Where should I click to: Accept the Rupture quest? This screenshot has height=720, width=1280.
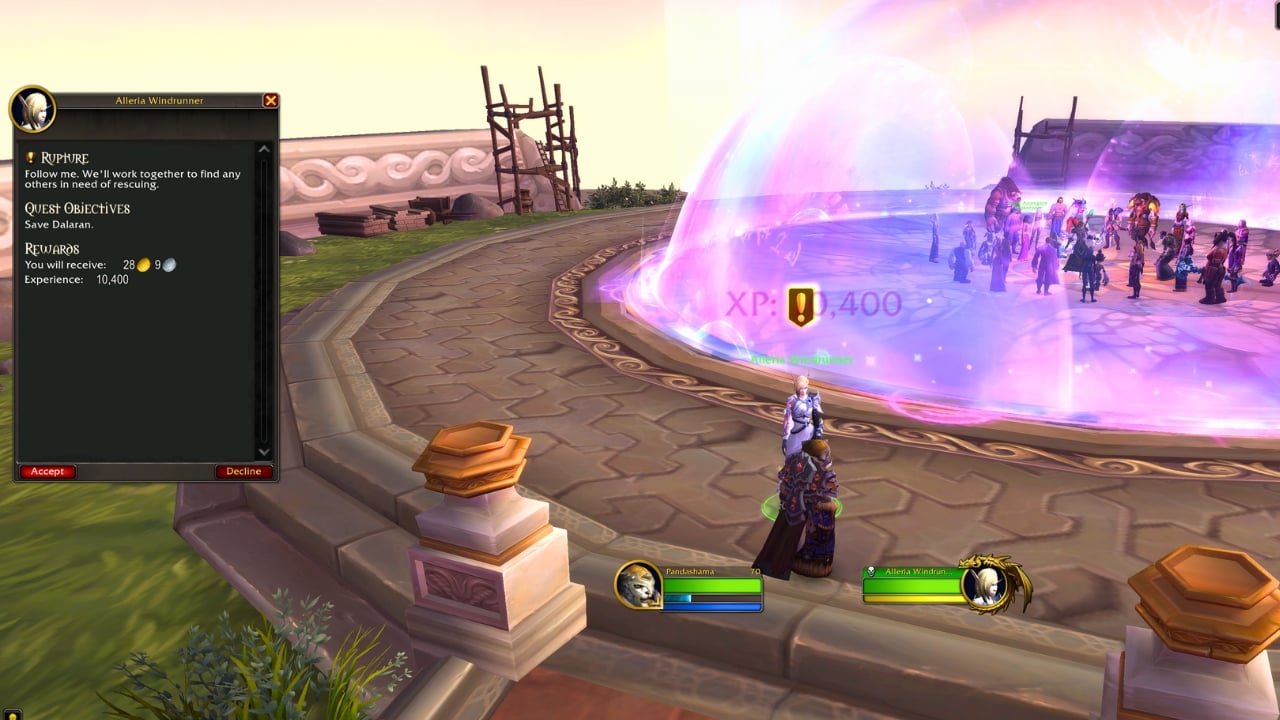(x=47, y=470)
